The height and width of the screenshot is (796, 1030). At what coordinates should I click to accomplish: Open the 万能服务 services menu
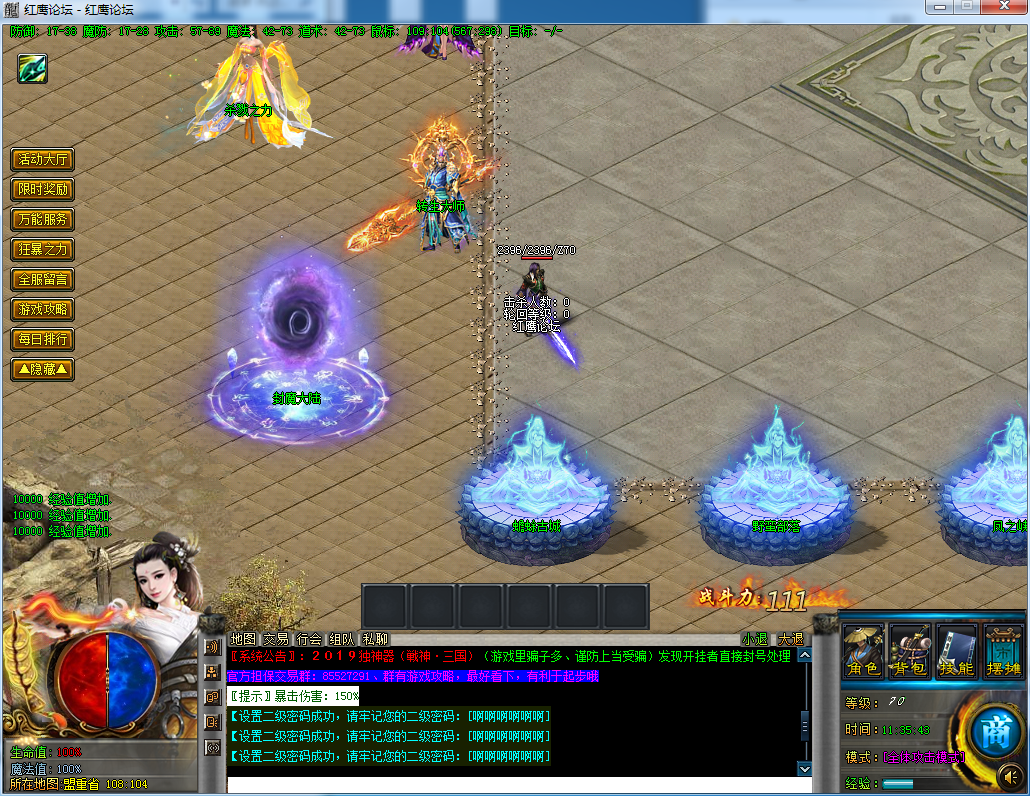click(43, 220)
